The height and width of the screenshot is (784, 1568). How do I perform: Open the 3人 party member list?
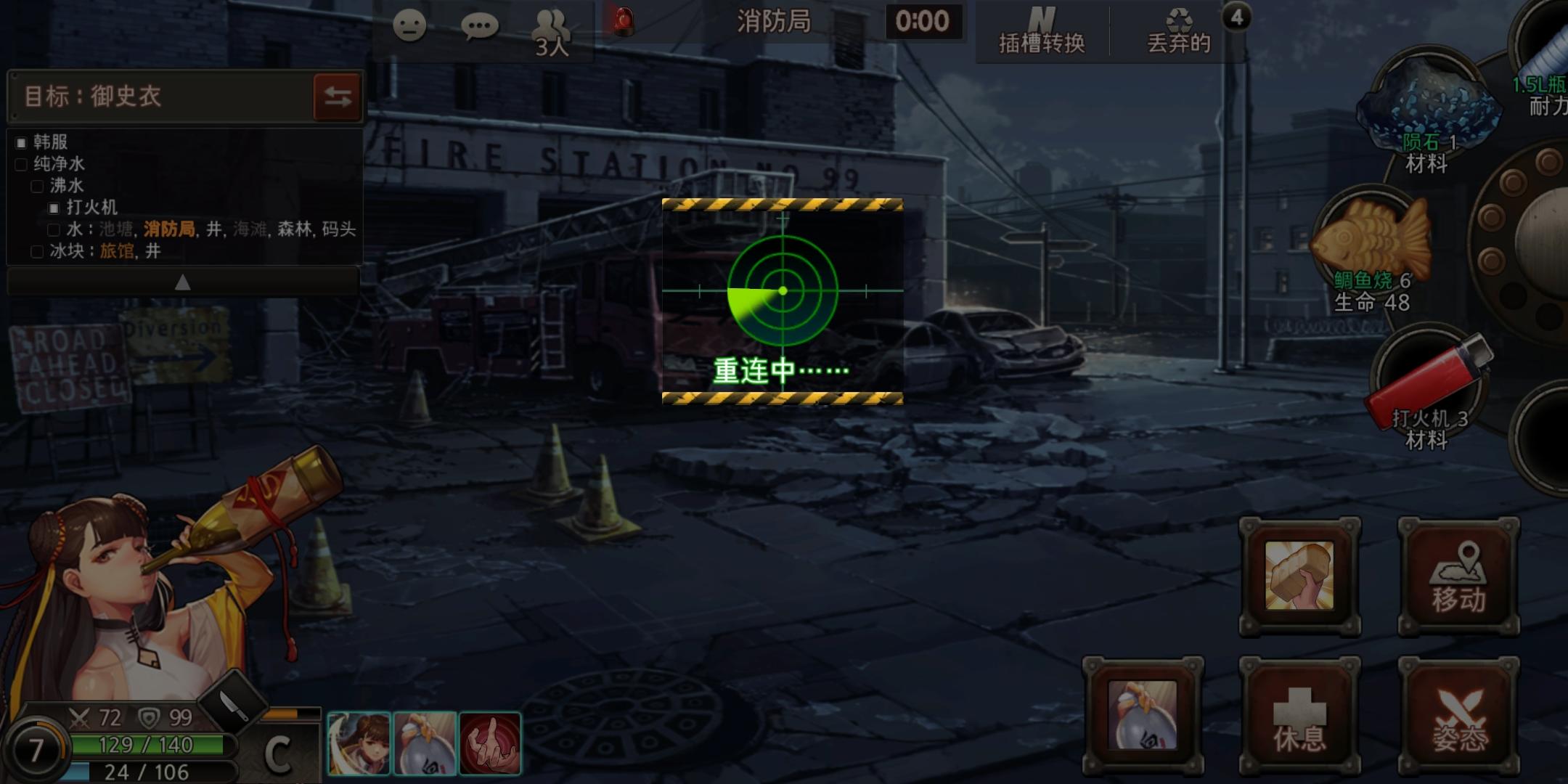click(552, 33)
